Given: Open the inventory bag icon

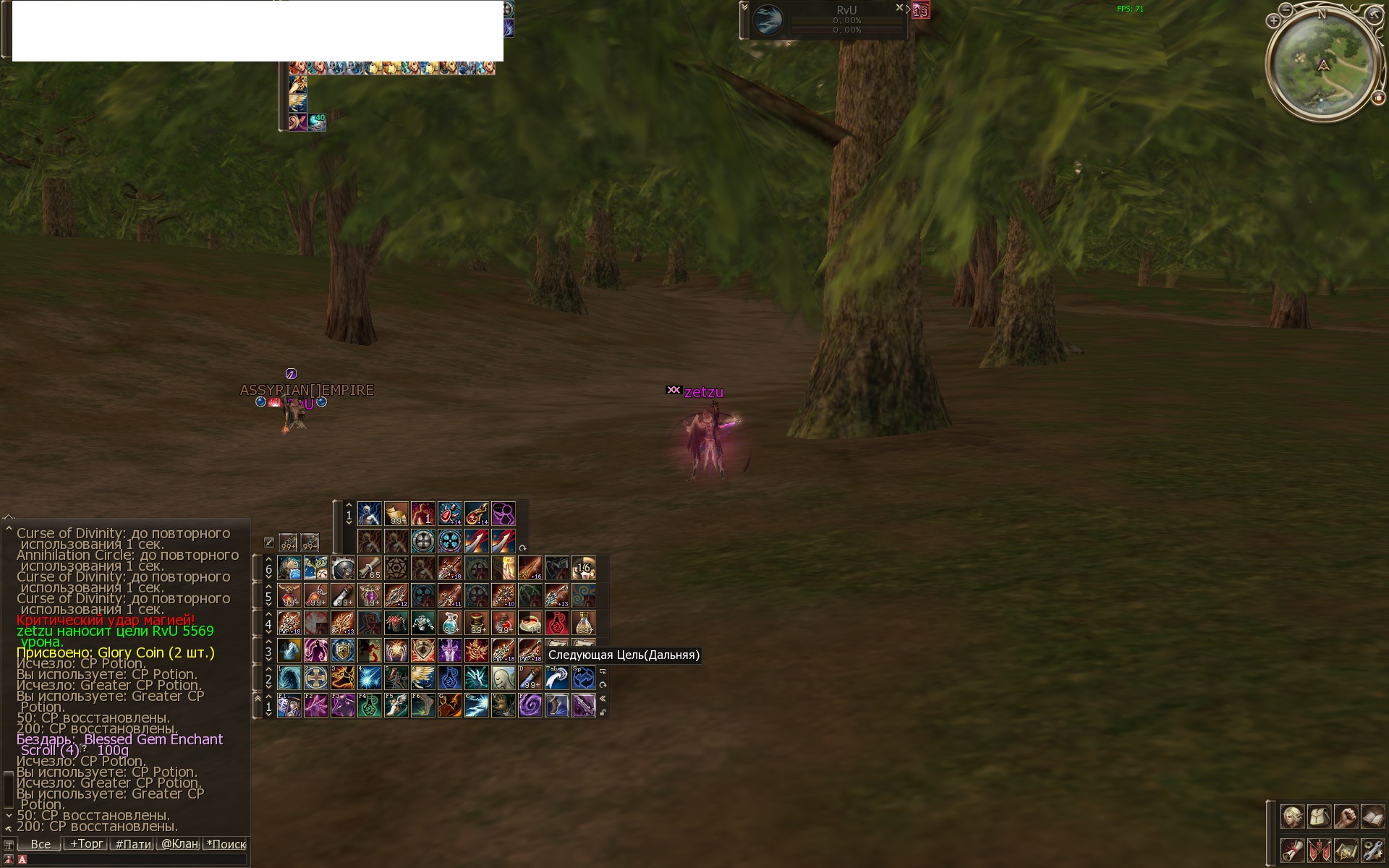Looking at the screenshot, I should pos(1319,817).
